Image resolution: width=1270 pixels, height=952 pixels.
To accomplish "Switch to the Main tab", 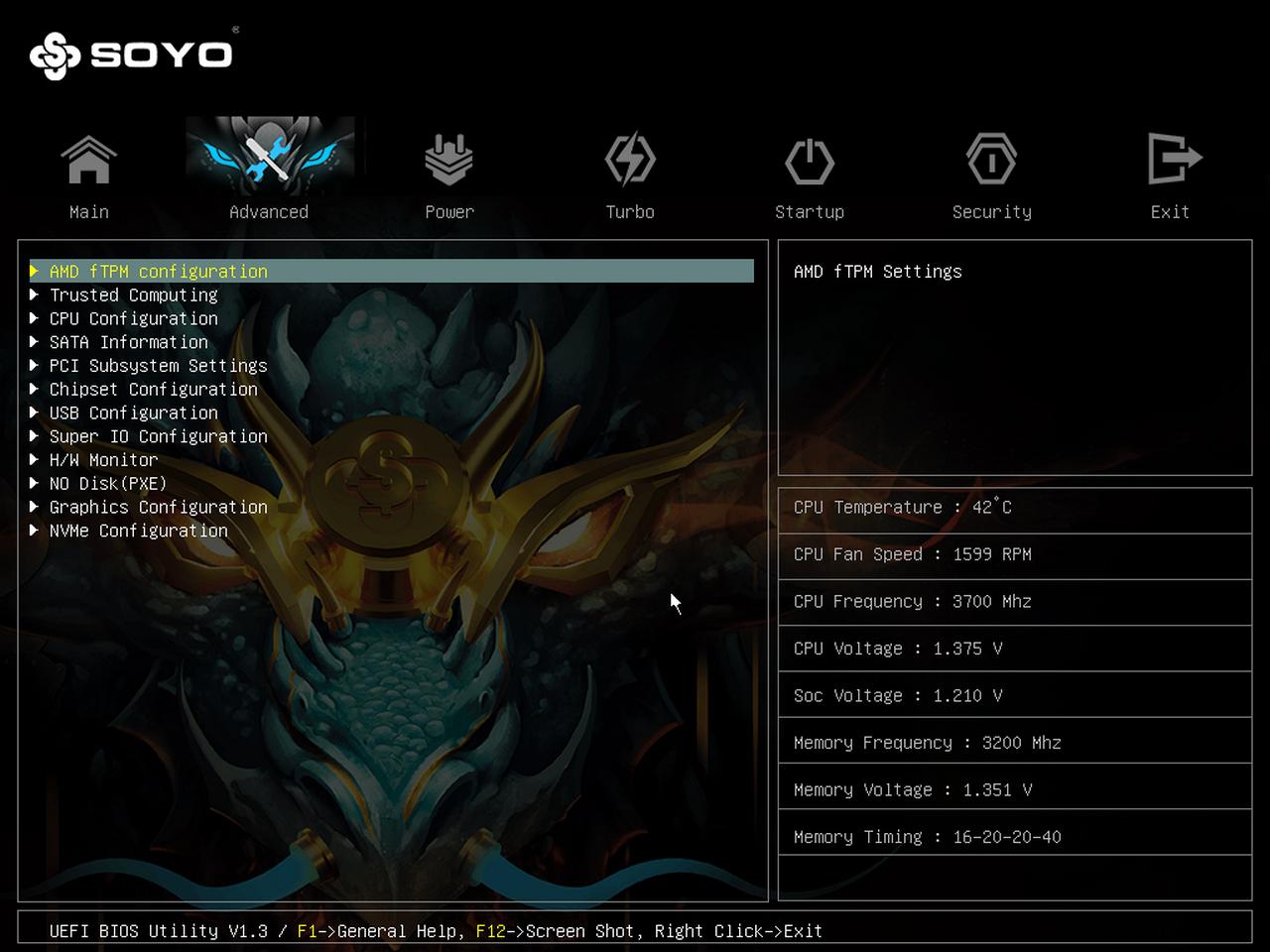I will pyautogui.click(x=89, y=176).
